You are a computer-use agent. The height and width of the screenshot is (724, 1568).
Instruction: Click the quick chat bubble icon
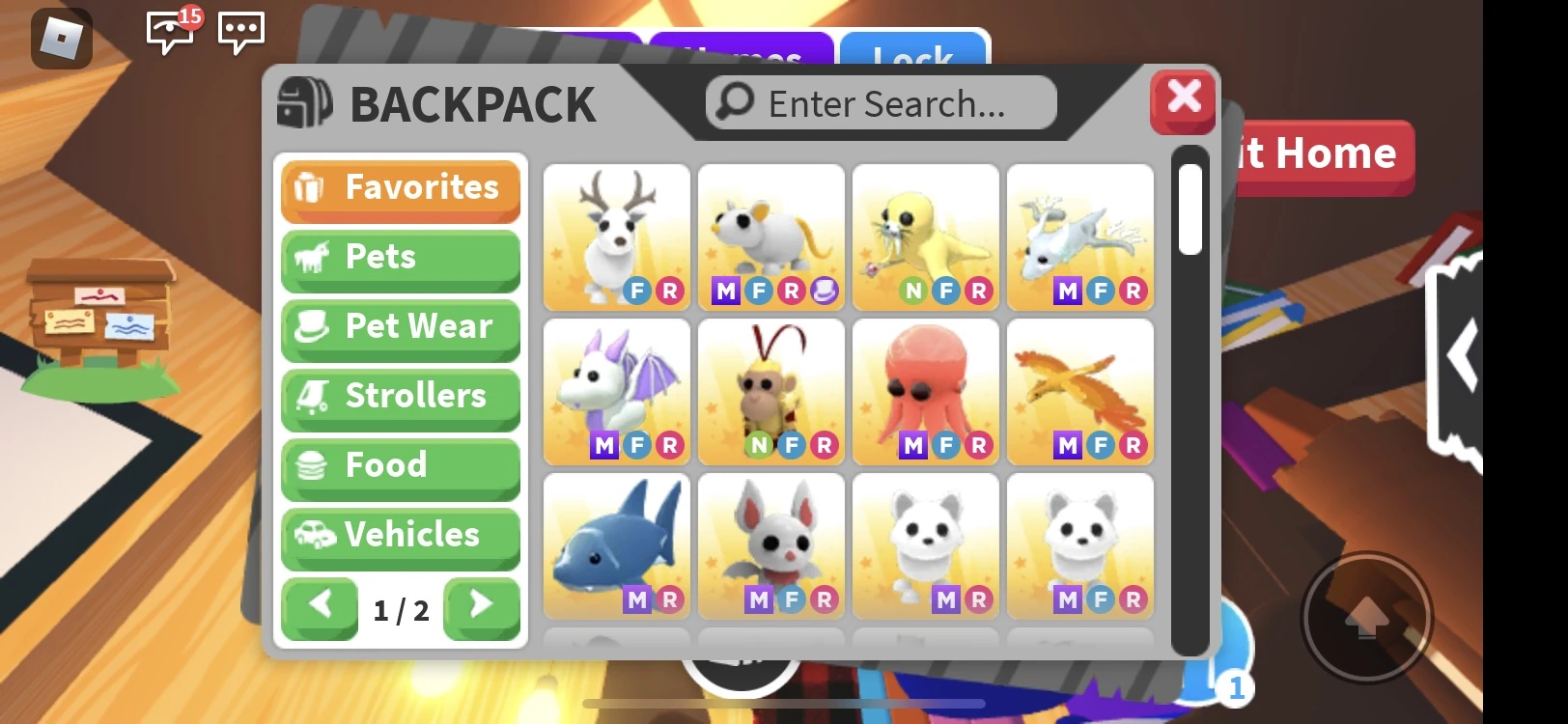(x=240, y=33)
